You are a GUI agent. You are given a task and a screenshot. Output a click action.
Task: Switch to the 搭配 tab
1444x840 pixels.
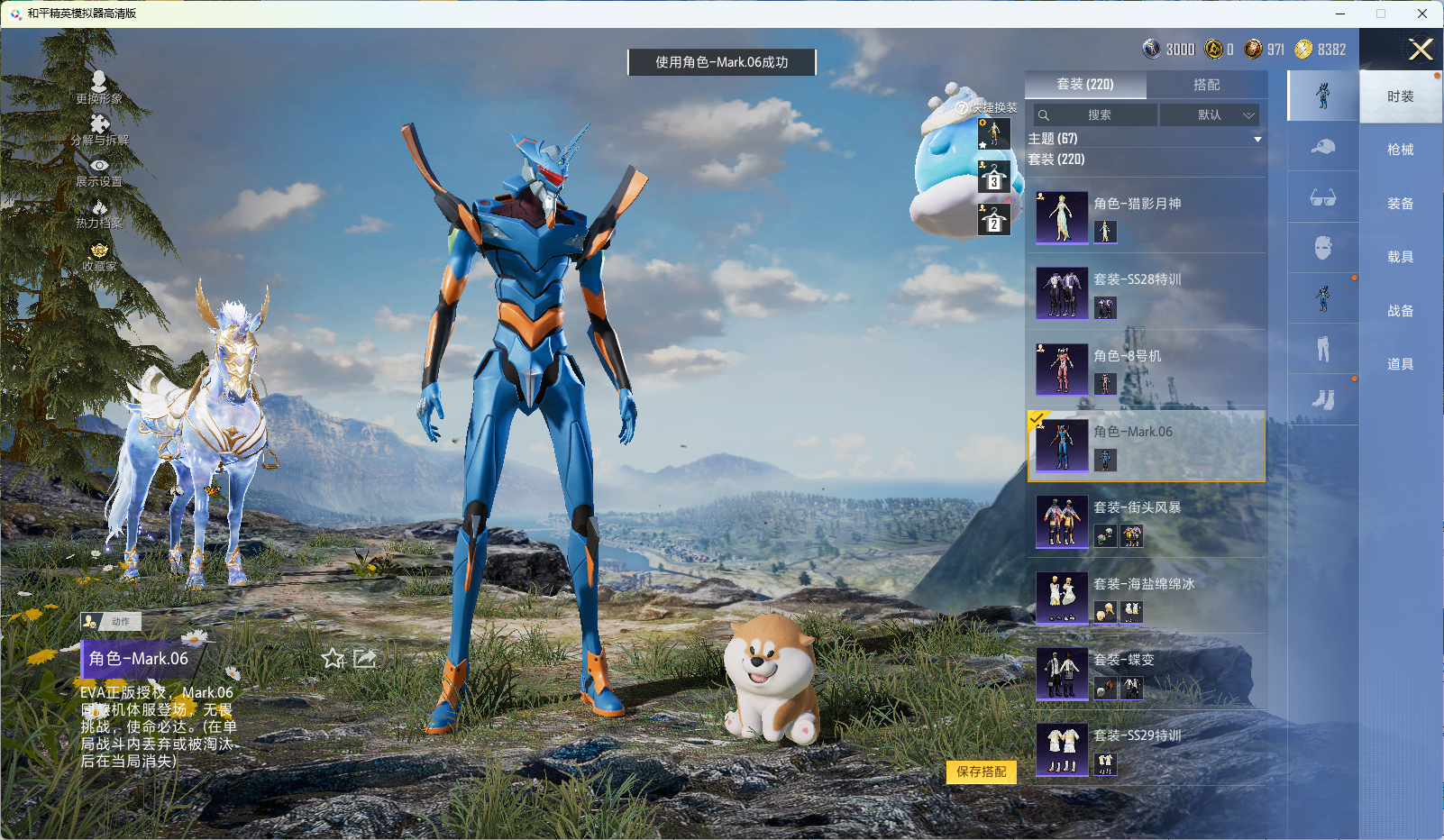coord(1206,85)
